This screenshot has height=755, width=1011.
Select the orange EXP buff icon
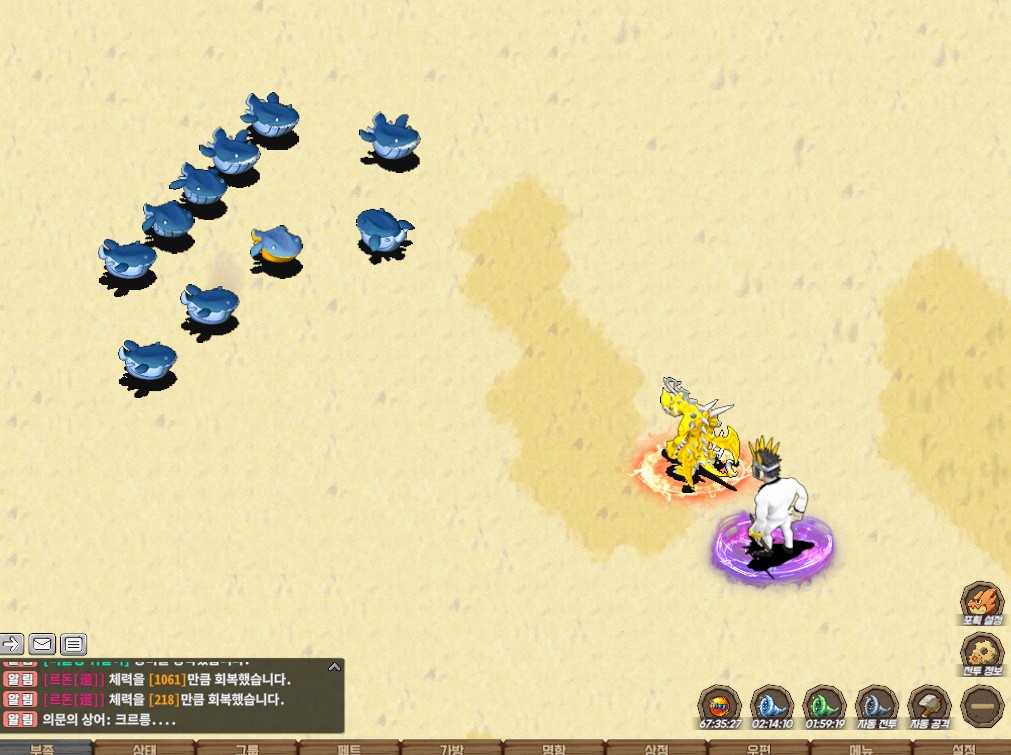click(719, 704)
